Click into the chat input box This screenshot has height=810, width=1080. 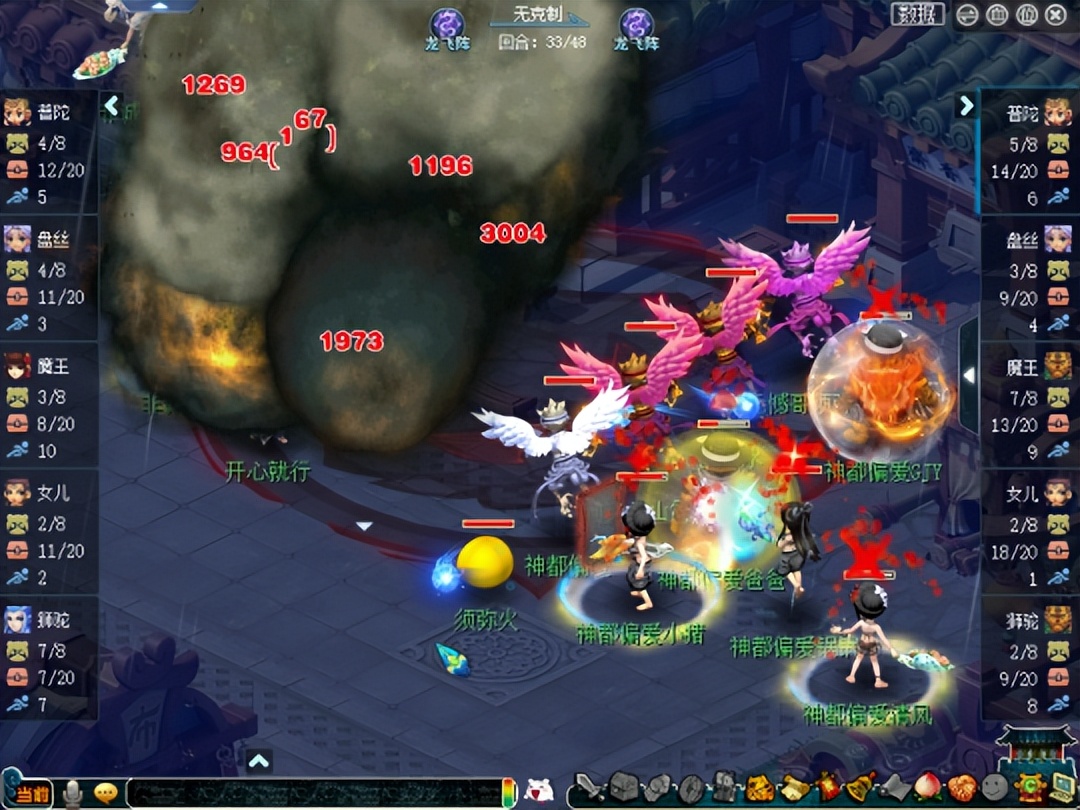pos(310,792)
